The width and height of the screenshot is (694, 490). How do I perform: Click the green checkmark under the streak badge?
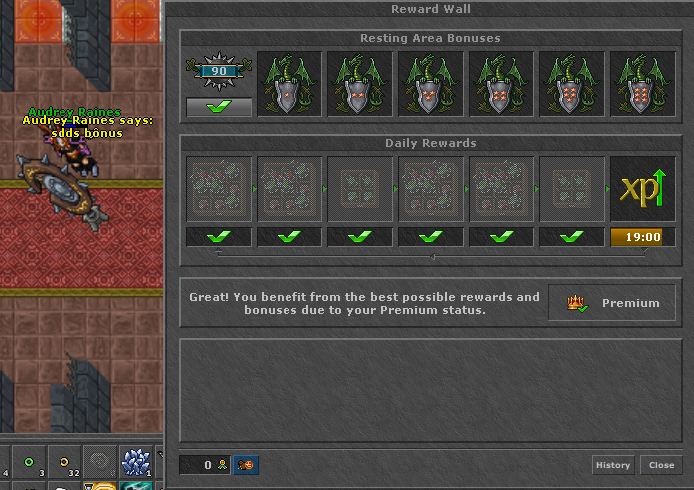(x=219, y=107)
